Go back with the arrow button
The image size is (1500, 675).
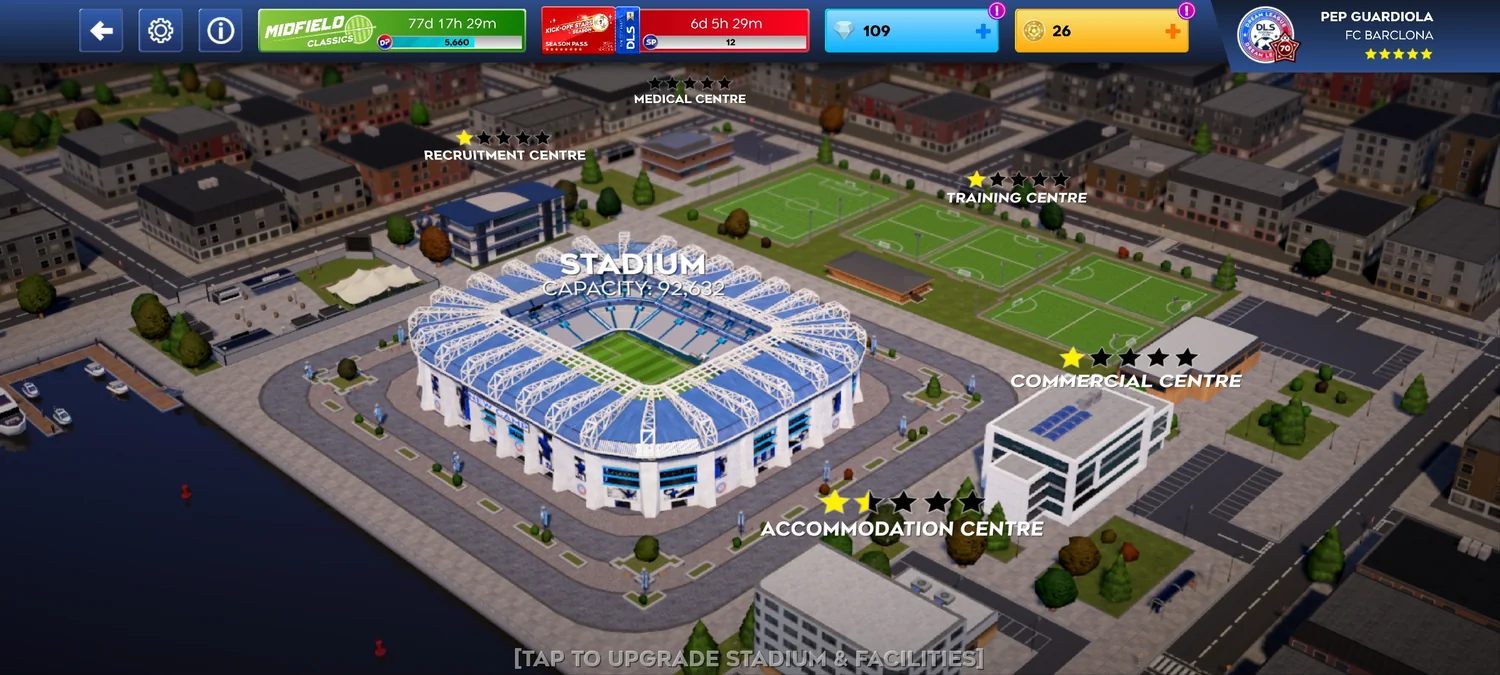[x=101, y=31]
